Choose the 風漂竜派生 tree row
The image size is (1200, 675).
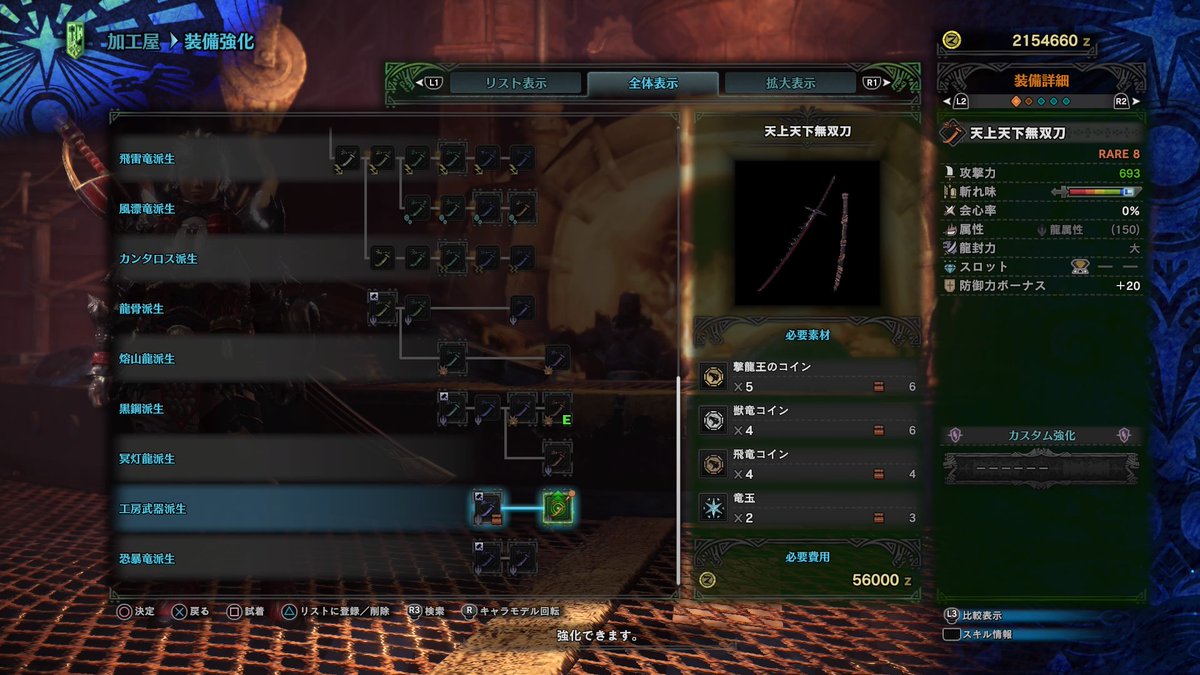(147, 209)
